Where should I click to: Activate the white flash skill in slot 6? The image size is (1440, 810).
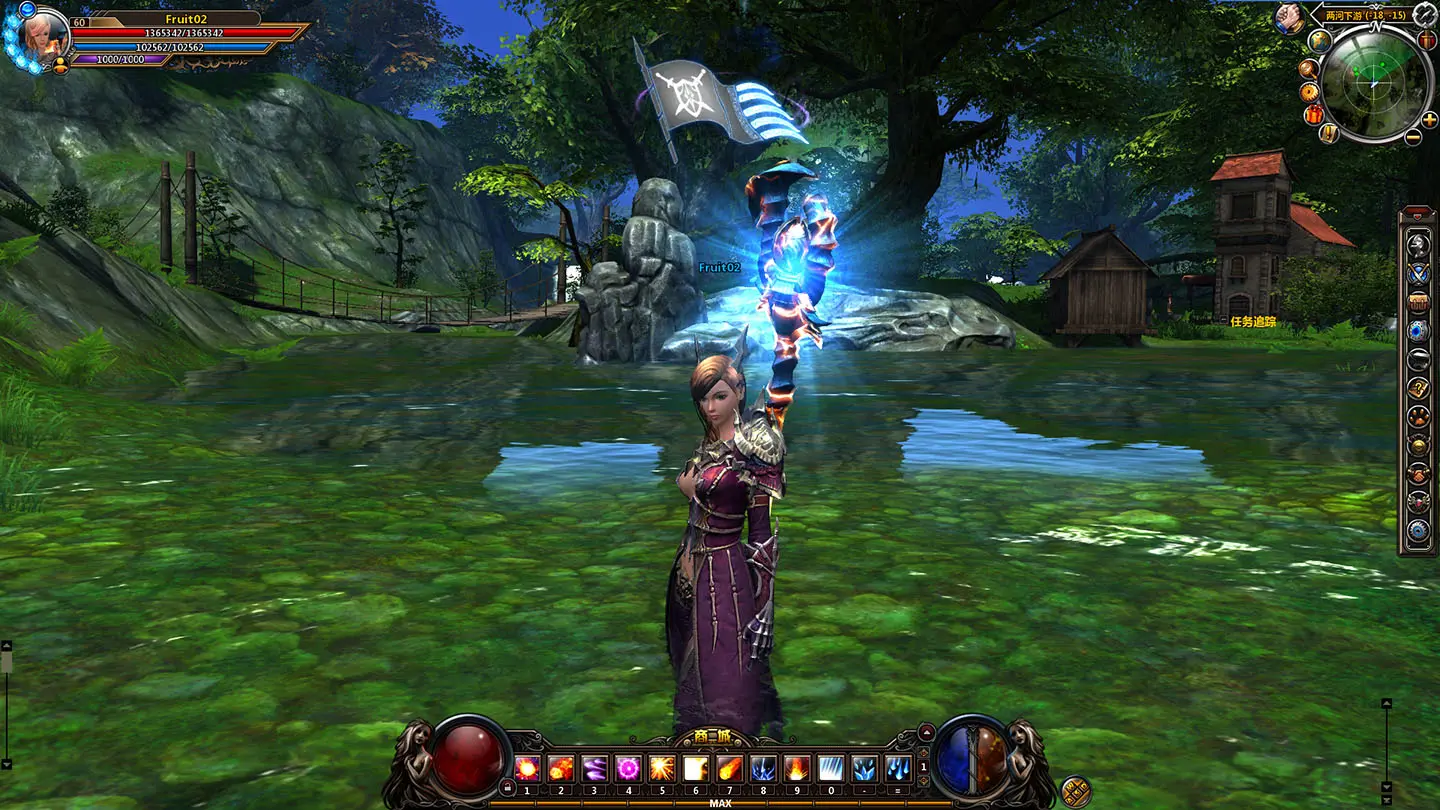695,768
